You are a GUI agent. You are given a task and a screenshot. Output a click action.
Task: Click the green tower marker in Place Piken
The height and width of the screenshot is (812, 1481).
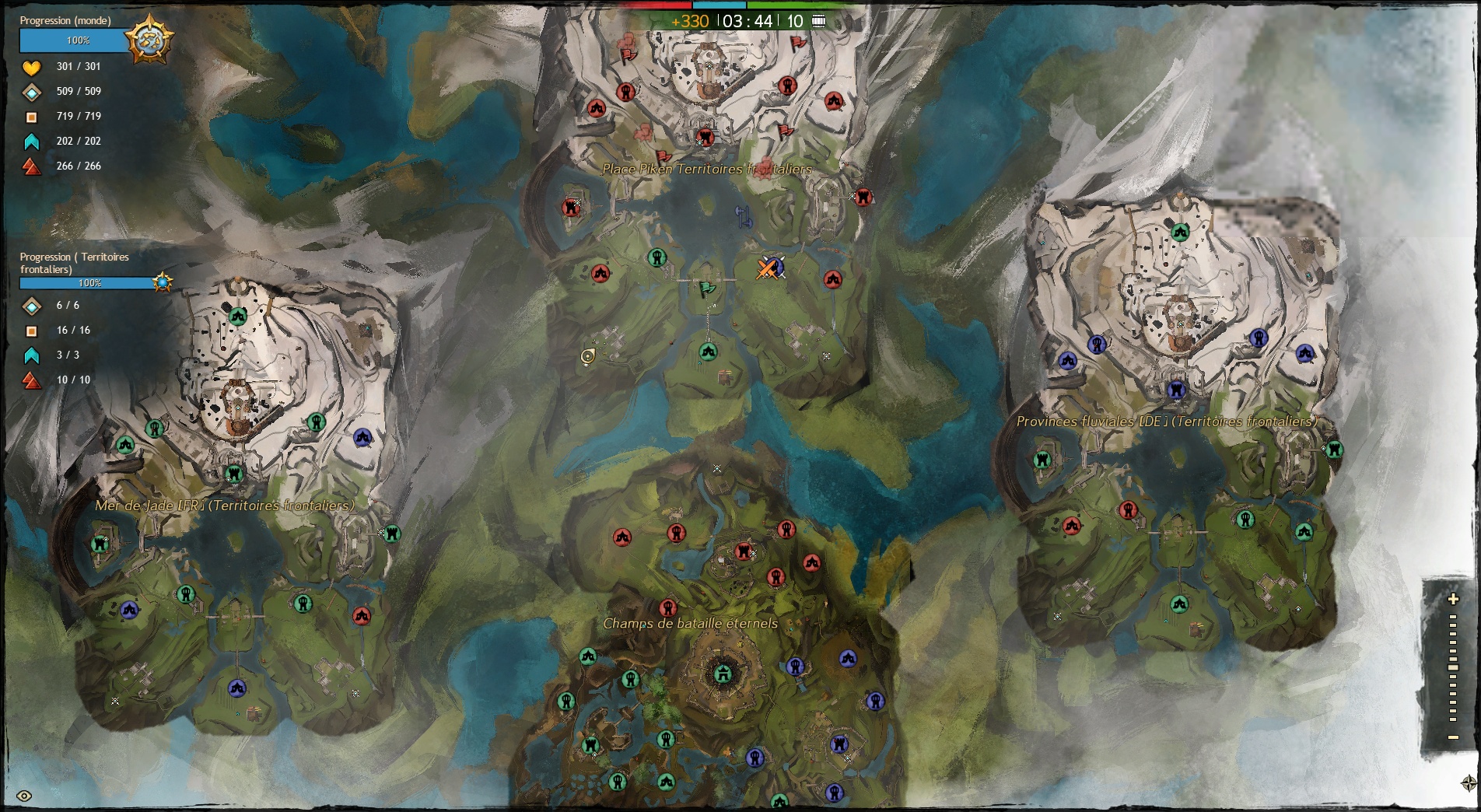click(x=657, y=257)
